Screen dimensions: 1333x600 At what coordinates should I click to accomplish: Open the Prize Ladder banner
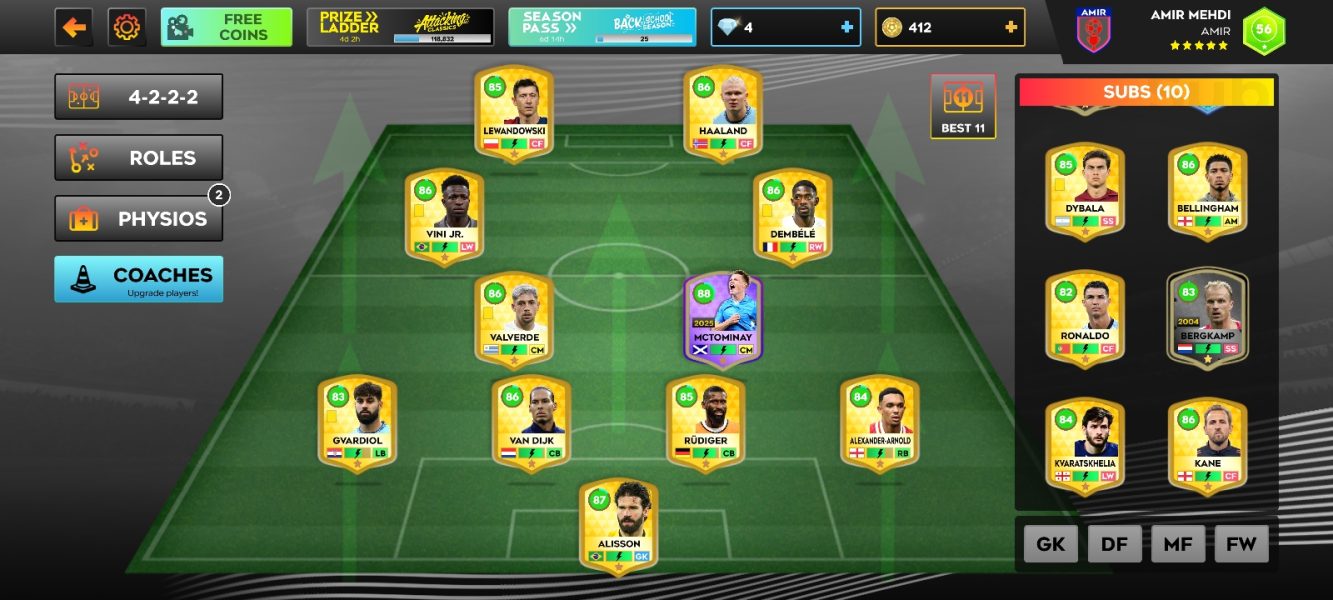point(400,27)
